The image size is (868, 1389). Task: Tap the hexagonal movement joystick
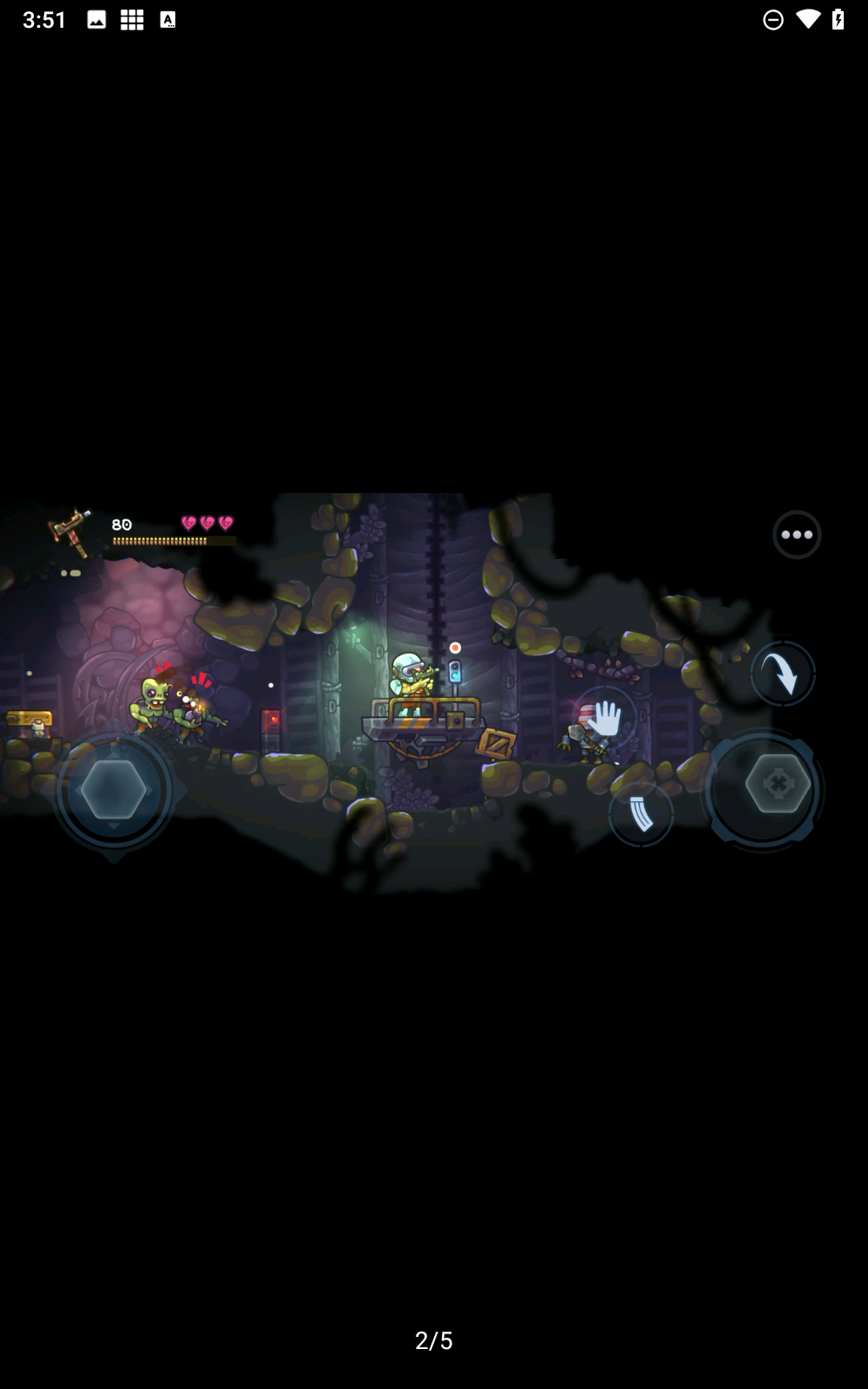[114, 790]
